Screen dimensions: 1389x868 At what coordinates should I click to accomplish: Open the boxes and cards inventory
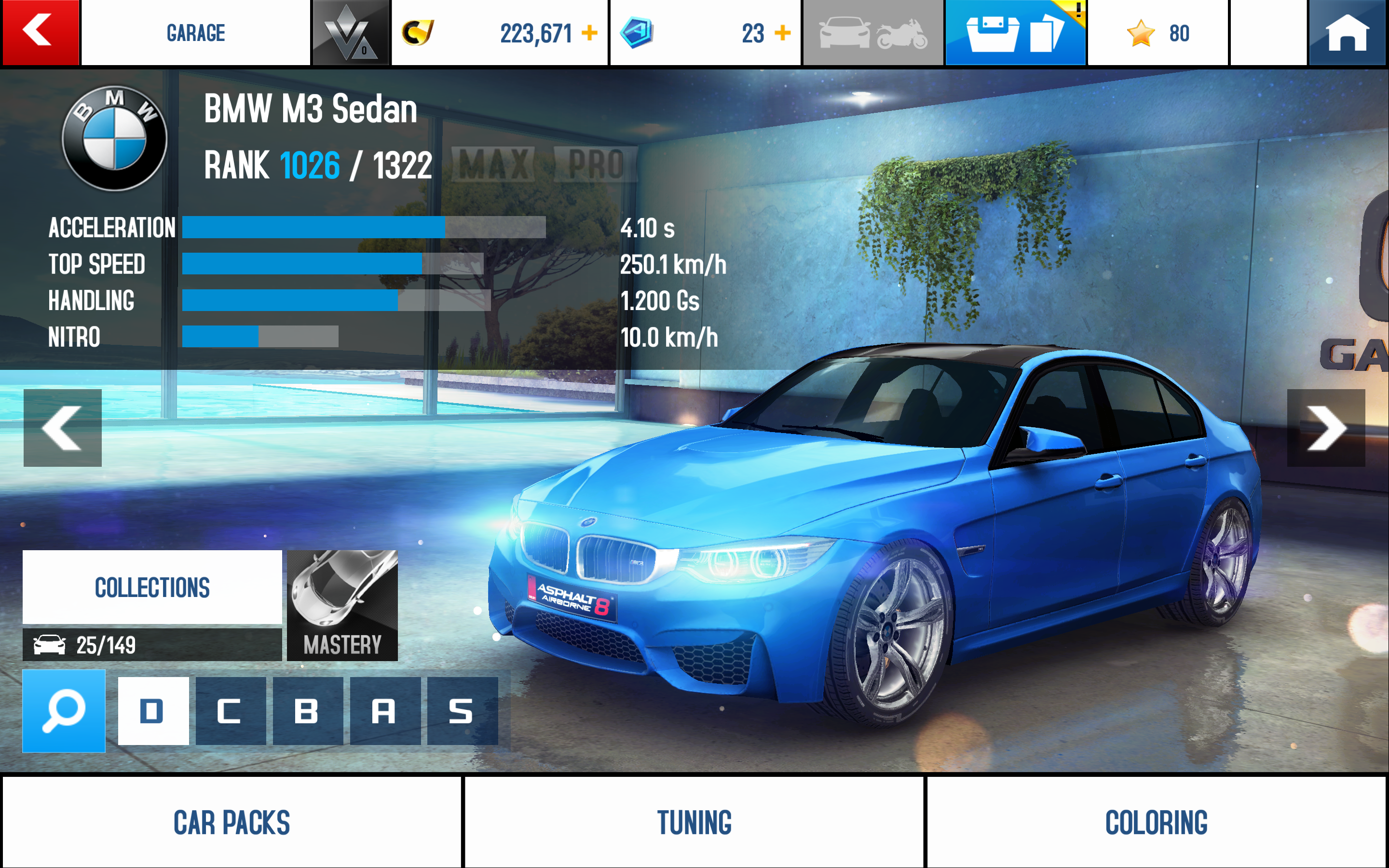(1015, 33)
